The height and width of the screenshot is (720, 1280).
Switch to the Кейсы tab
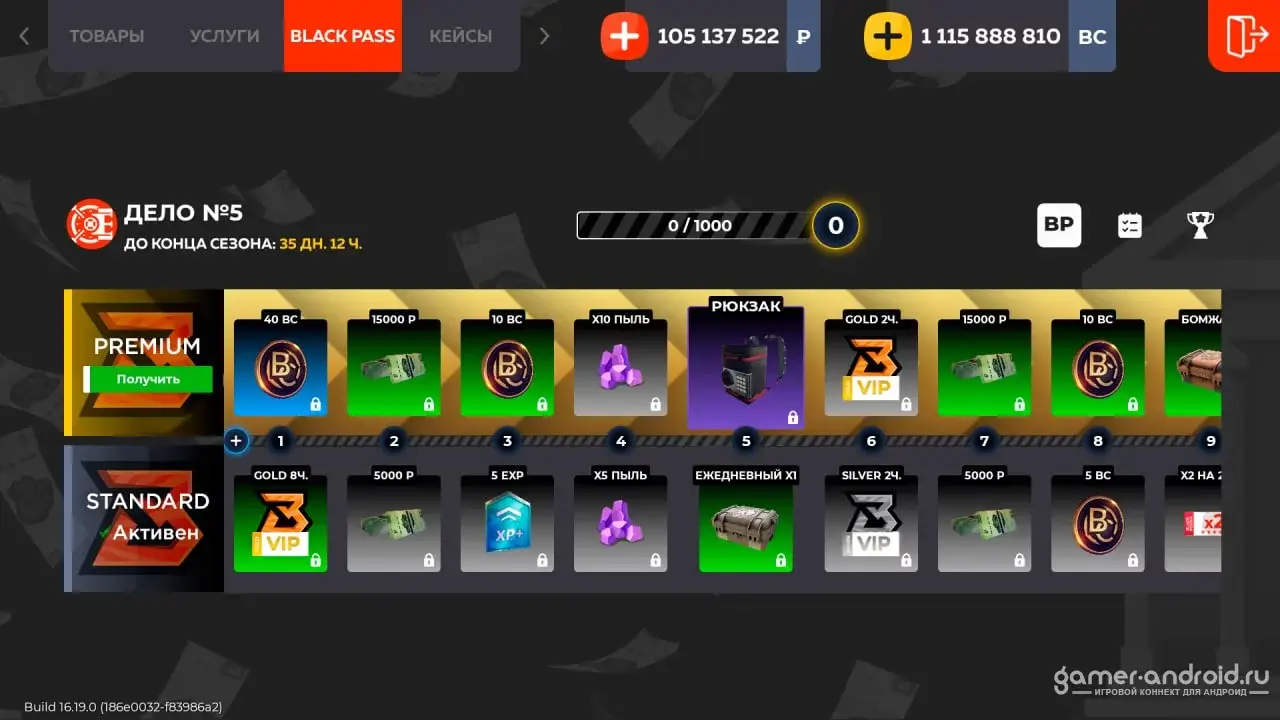(x=460, y=36)
